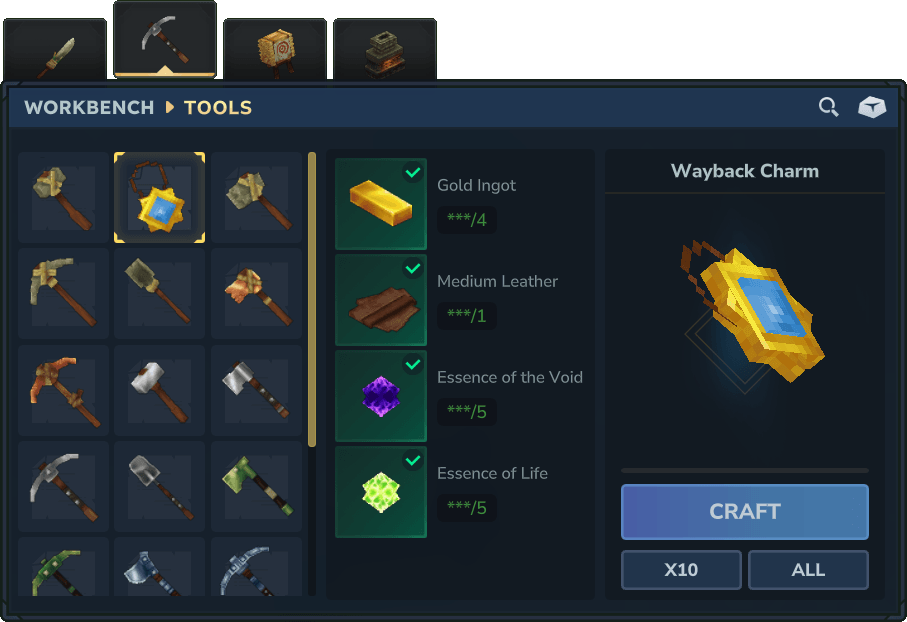The height and width of the screenshot is (622, 907).
Task: Select the X10 craft quantity button
Action: point(681,570)
